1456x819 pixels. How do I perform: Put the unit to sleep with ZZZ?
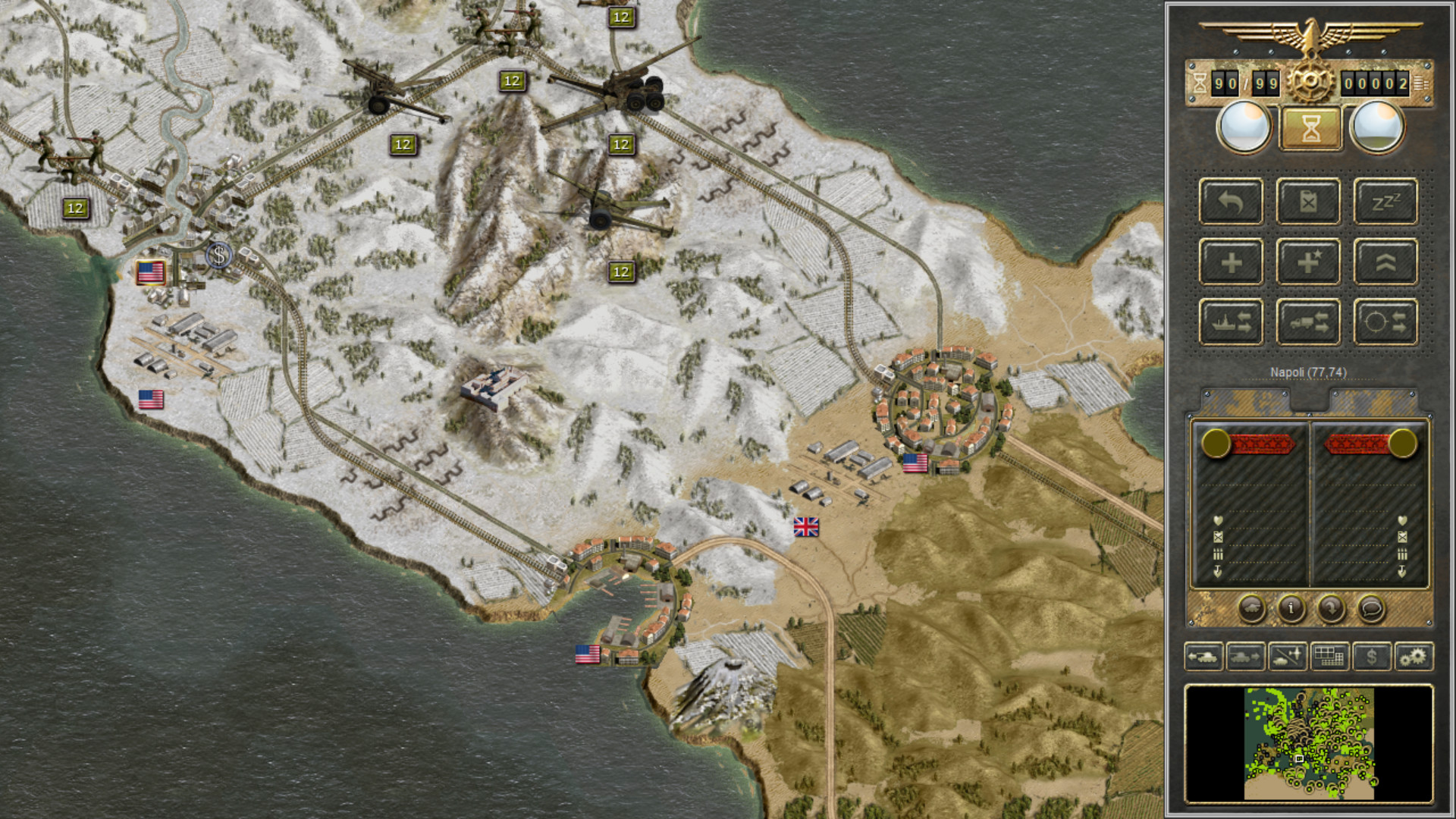tap(1385, 201)
